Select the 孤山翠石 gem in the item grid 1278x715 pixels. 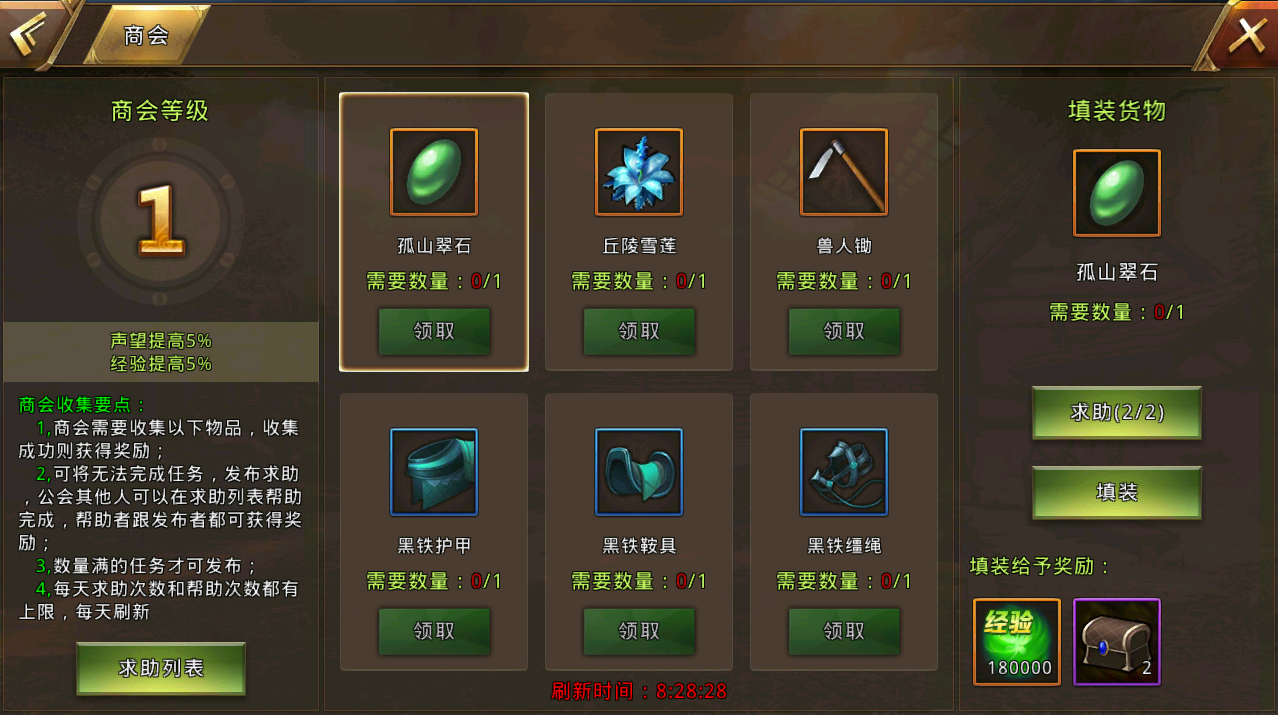(x=434, y=172)
